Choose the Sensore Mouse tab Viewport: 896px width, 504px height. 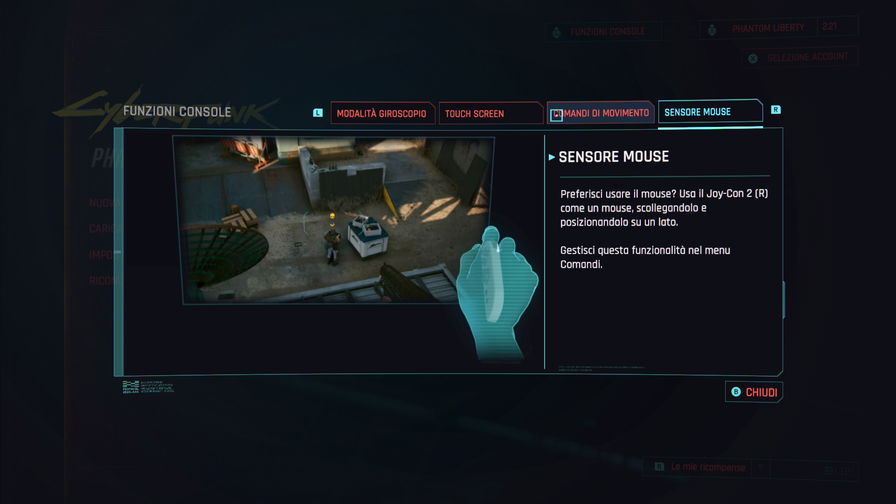click(708, 112)
